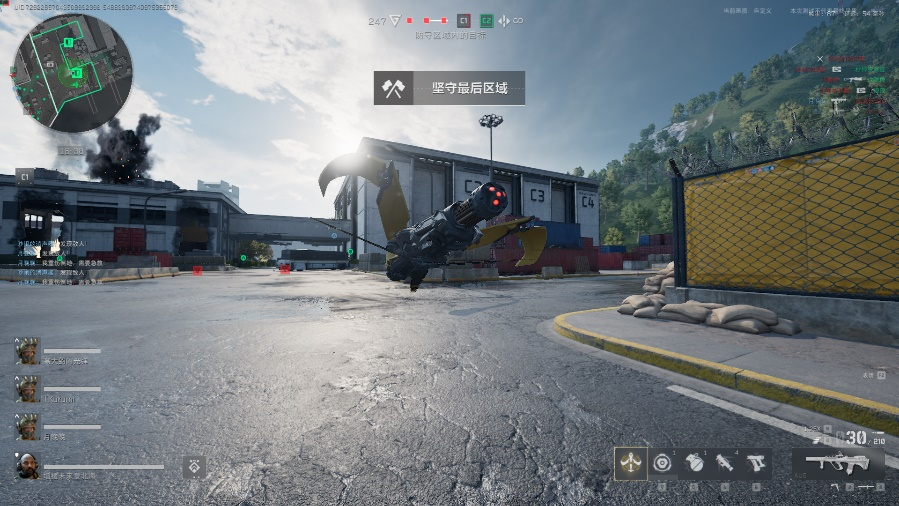
Task: Select the bald operator's own portrait
Action: tap(27, 466)
